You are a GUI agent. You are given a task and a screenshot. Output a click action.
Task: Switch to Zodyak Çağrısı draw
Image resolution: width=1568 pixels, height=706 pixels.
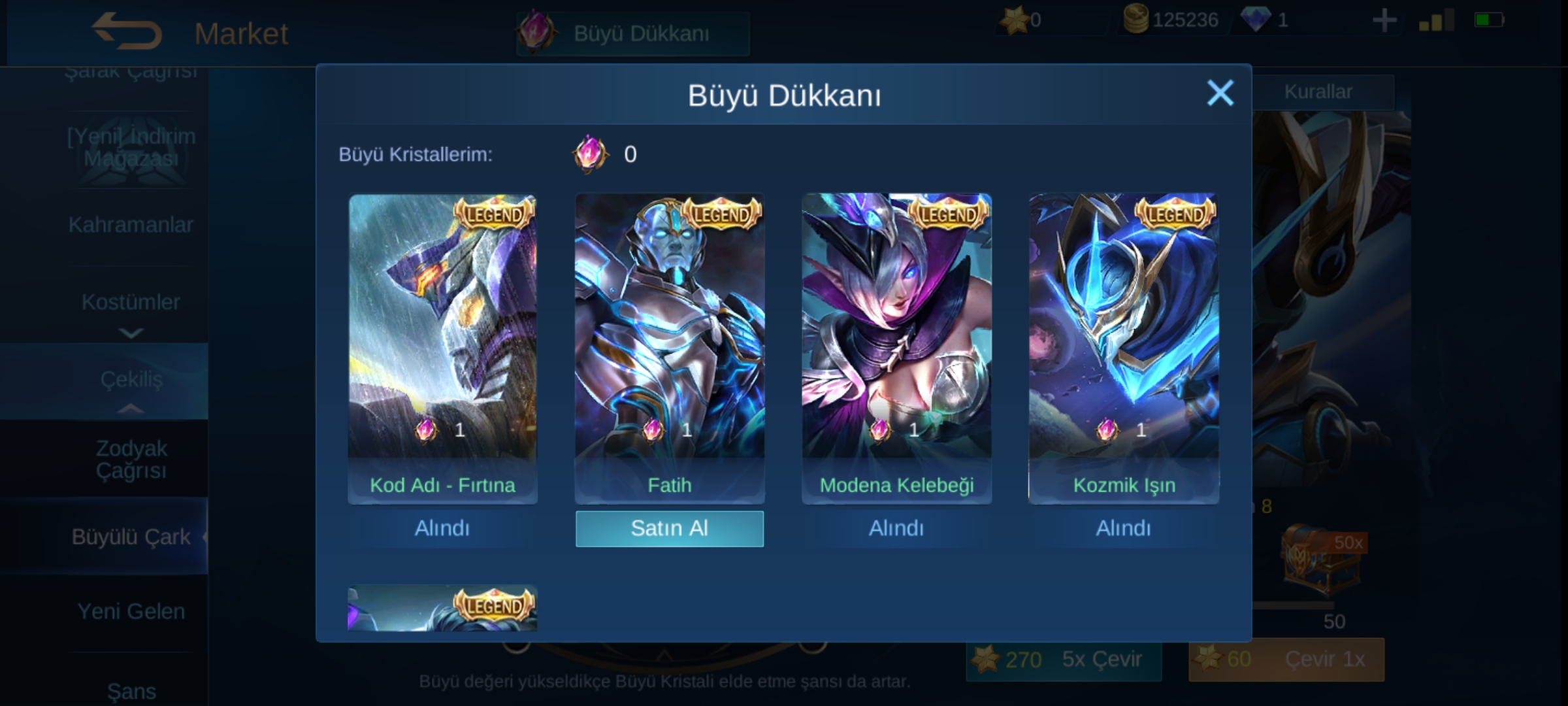(131, 459)
